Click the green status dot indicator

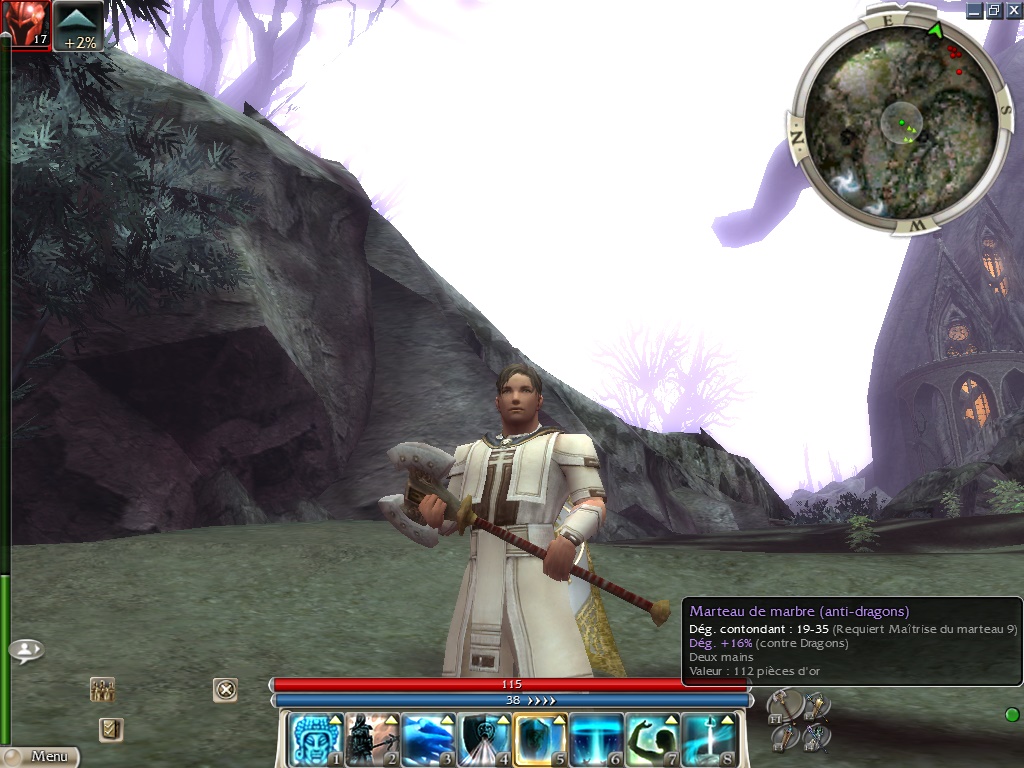(1012, 714)
